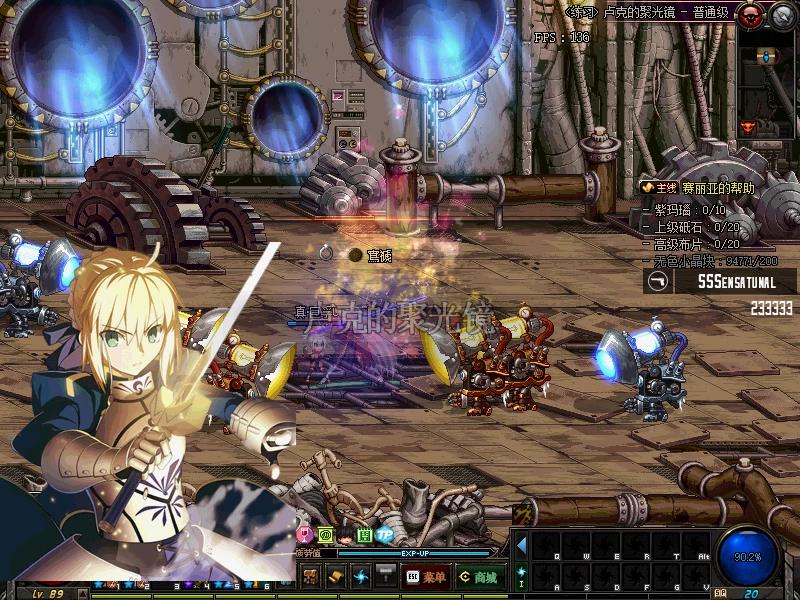Open the ESC 菜单 menu button
800x600 pixels.
pos(426,576)
